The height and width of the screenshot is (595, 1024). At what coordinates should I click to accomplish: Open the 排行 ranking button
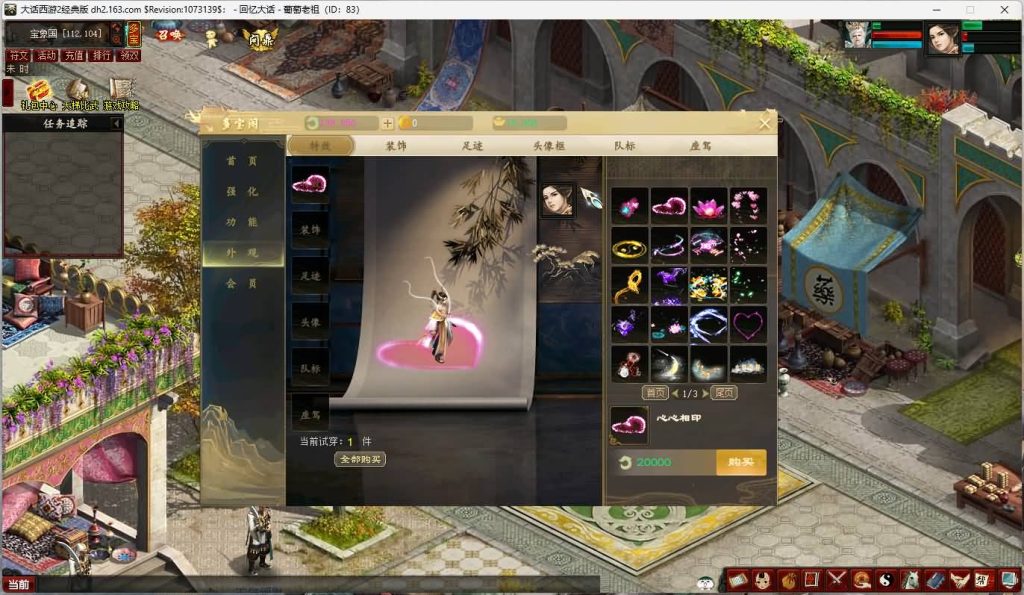101,56
